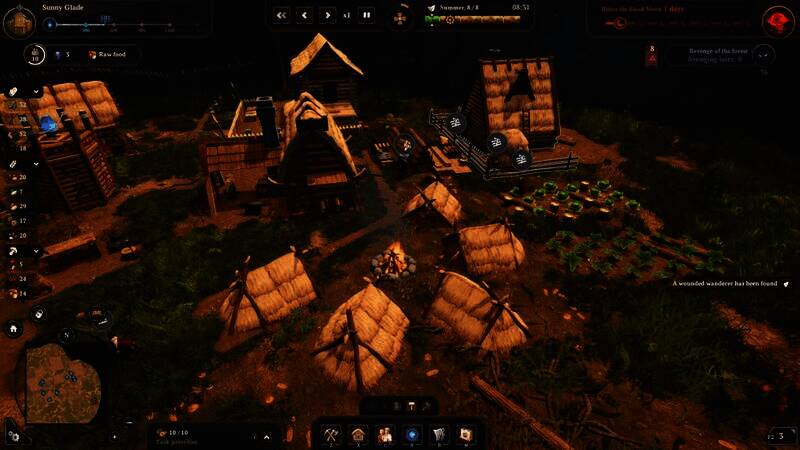Open the crossed axes tools menu
The height and width of the screenshot is (450, 800).
click(x=332, y=435)
